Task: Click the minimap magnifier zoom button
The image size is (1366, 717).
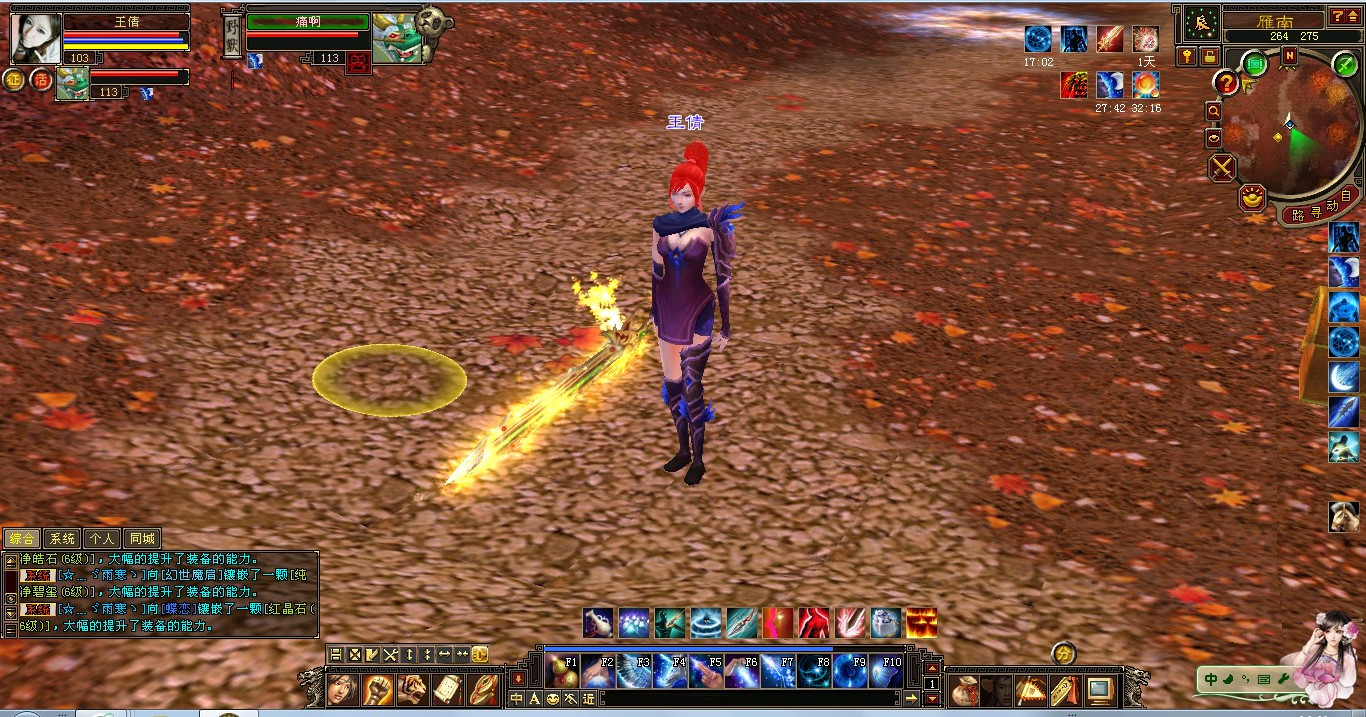Action: pos(1214,111)
